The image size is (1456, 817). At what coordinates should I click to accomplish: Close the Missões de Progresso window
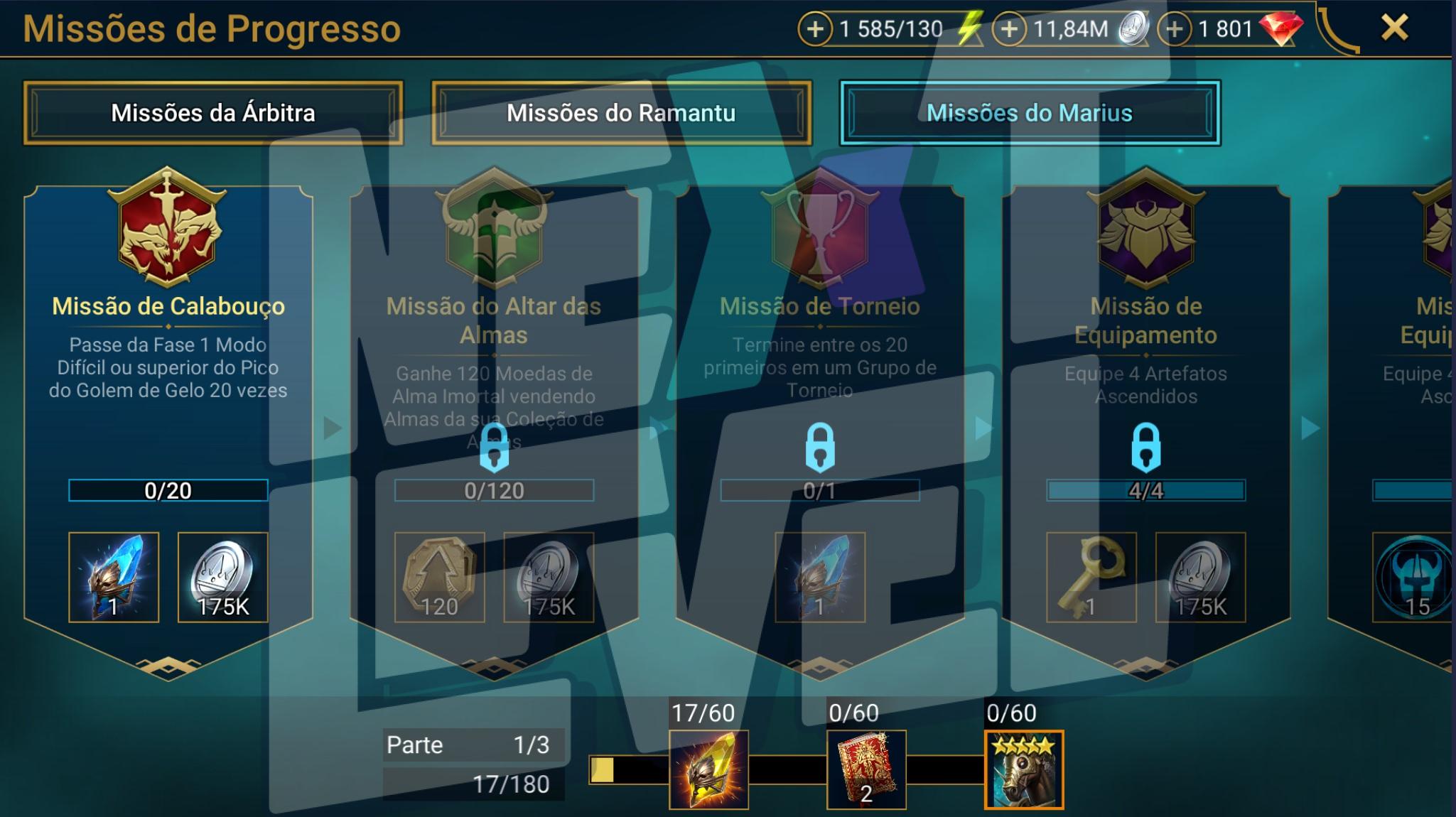click(x=1394, y=28)
